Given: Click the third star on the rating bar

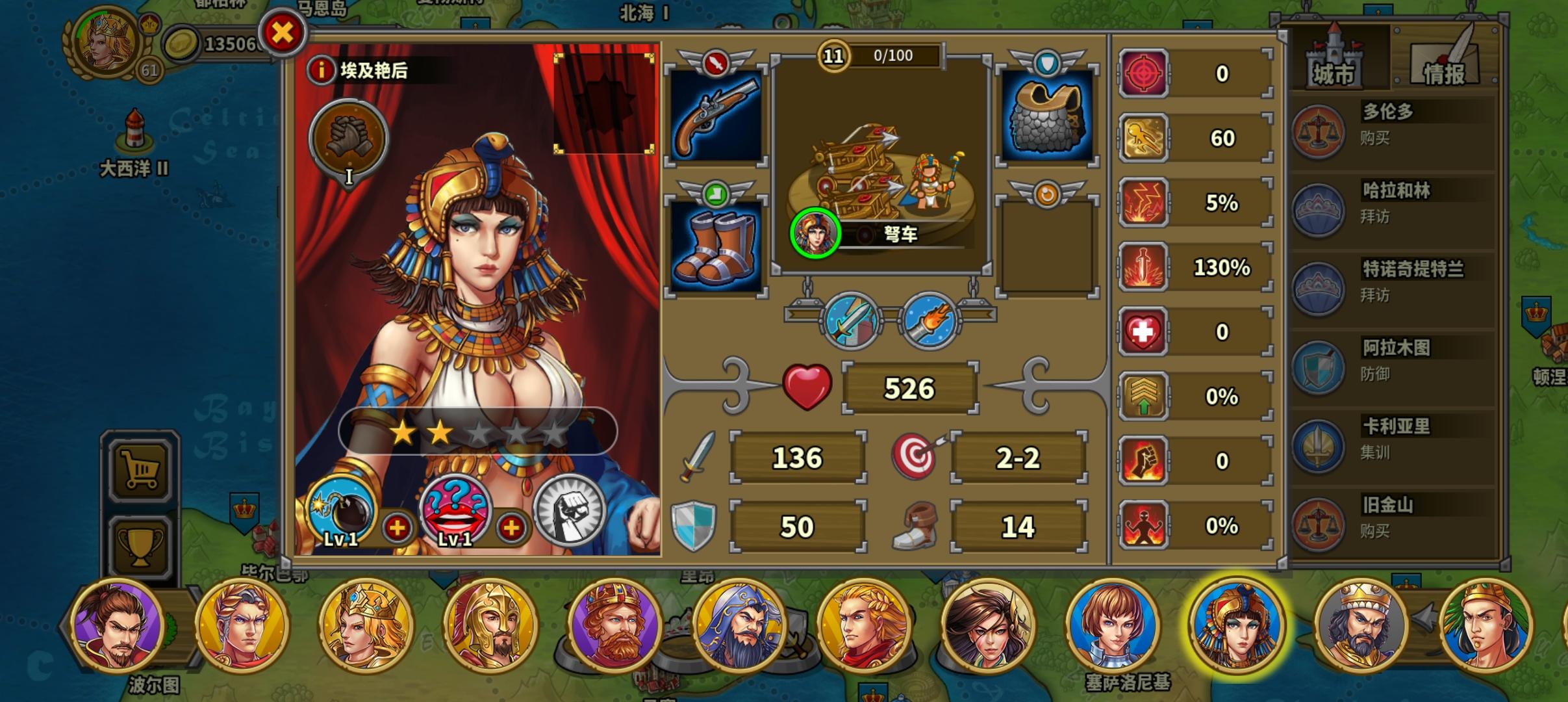Looking at the screenshot, I should [x=479, y=432].
